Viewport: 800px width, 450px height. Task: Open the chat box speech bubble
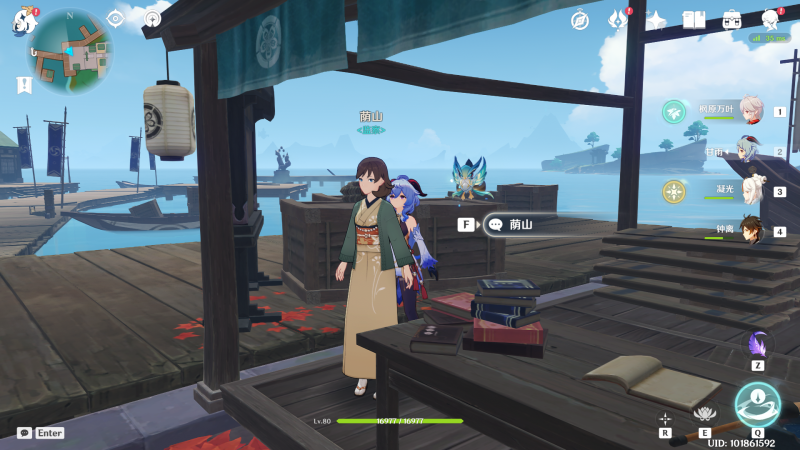coord(24,433)
